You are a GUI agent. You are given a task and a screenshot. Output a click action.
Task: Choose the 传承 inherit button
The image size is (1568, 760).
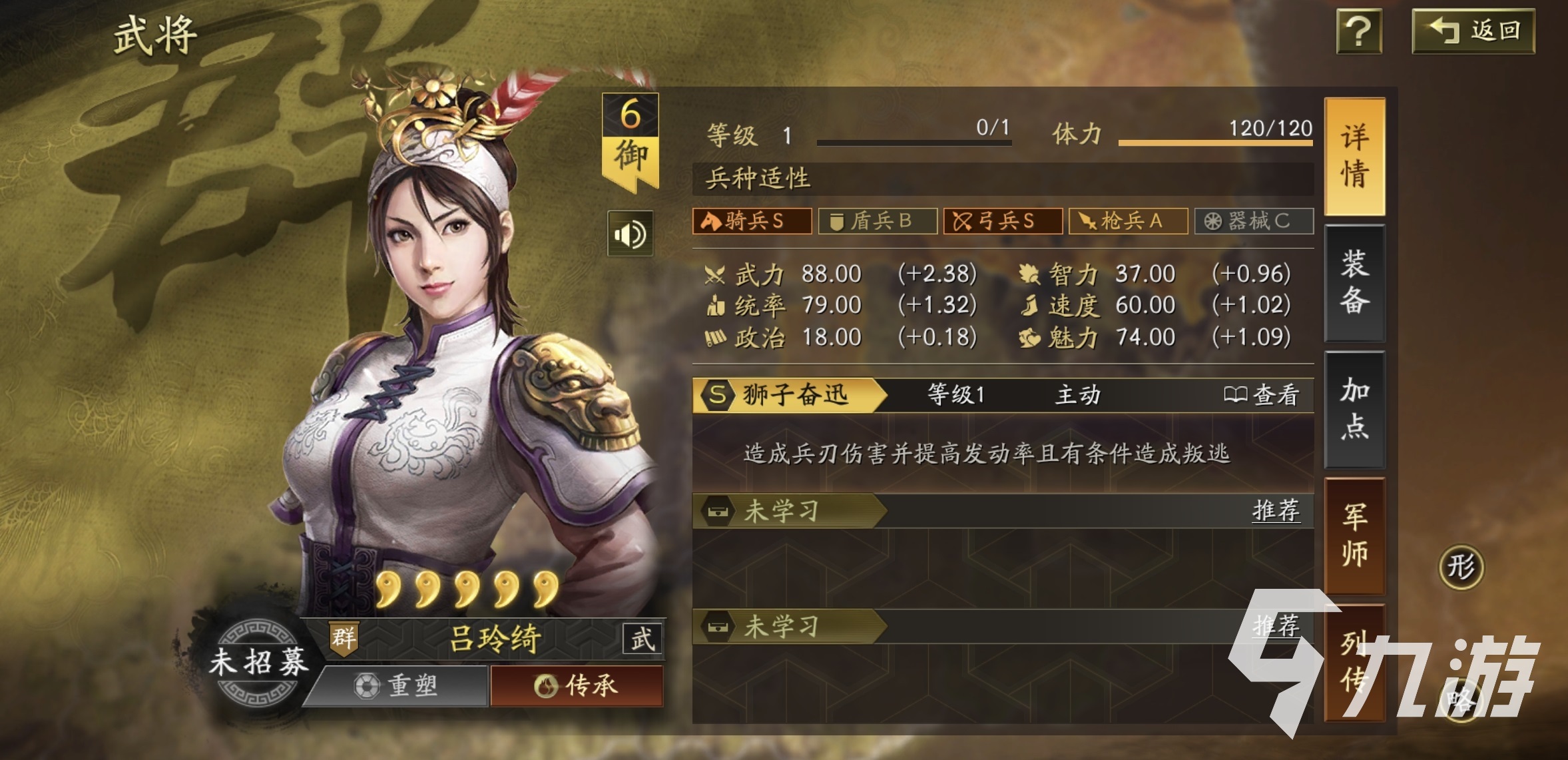coord(577,685)
